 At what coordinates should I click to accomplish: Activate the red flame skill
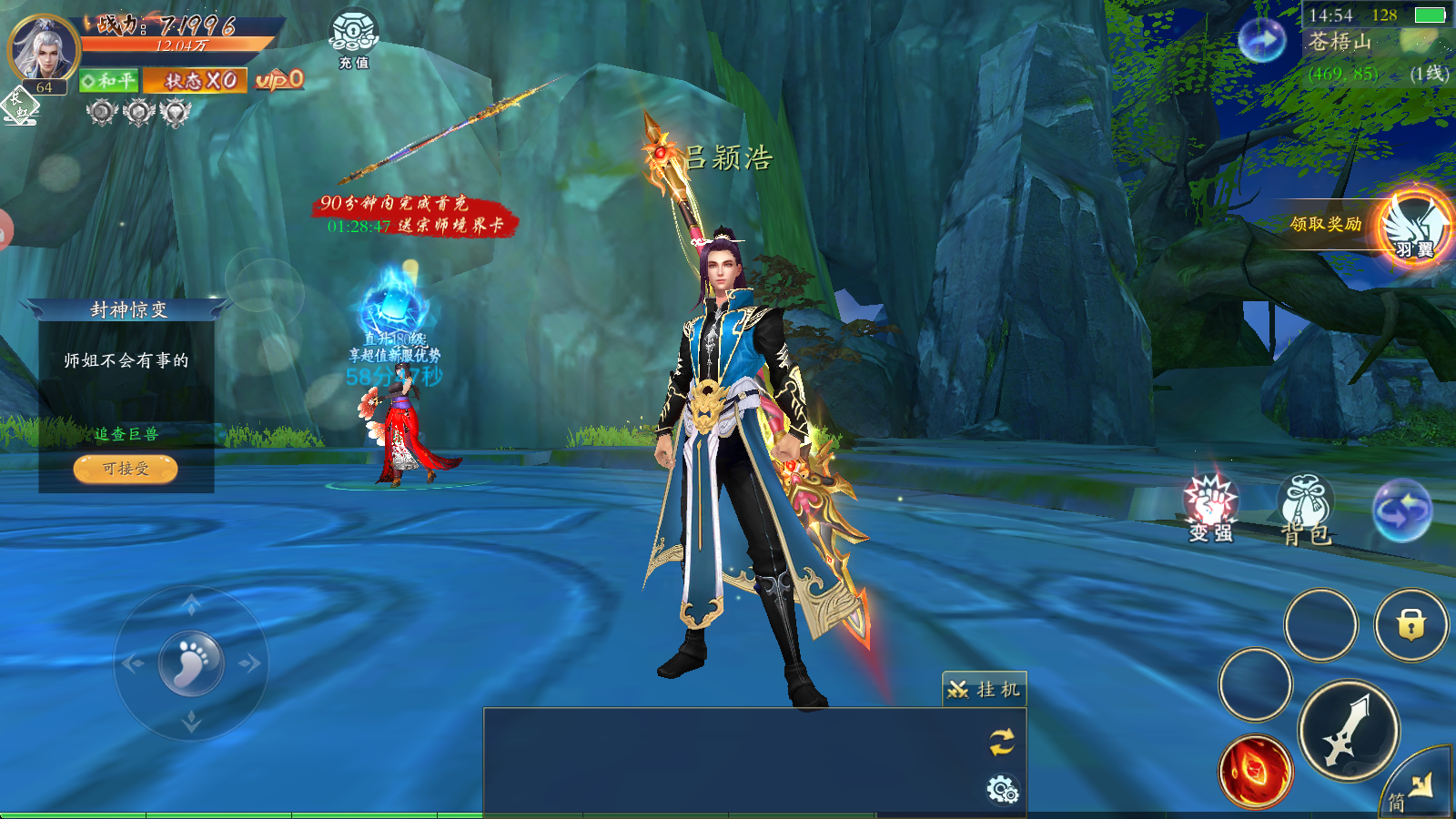pos(1256,772)
